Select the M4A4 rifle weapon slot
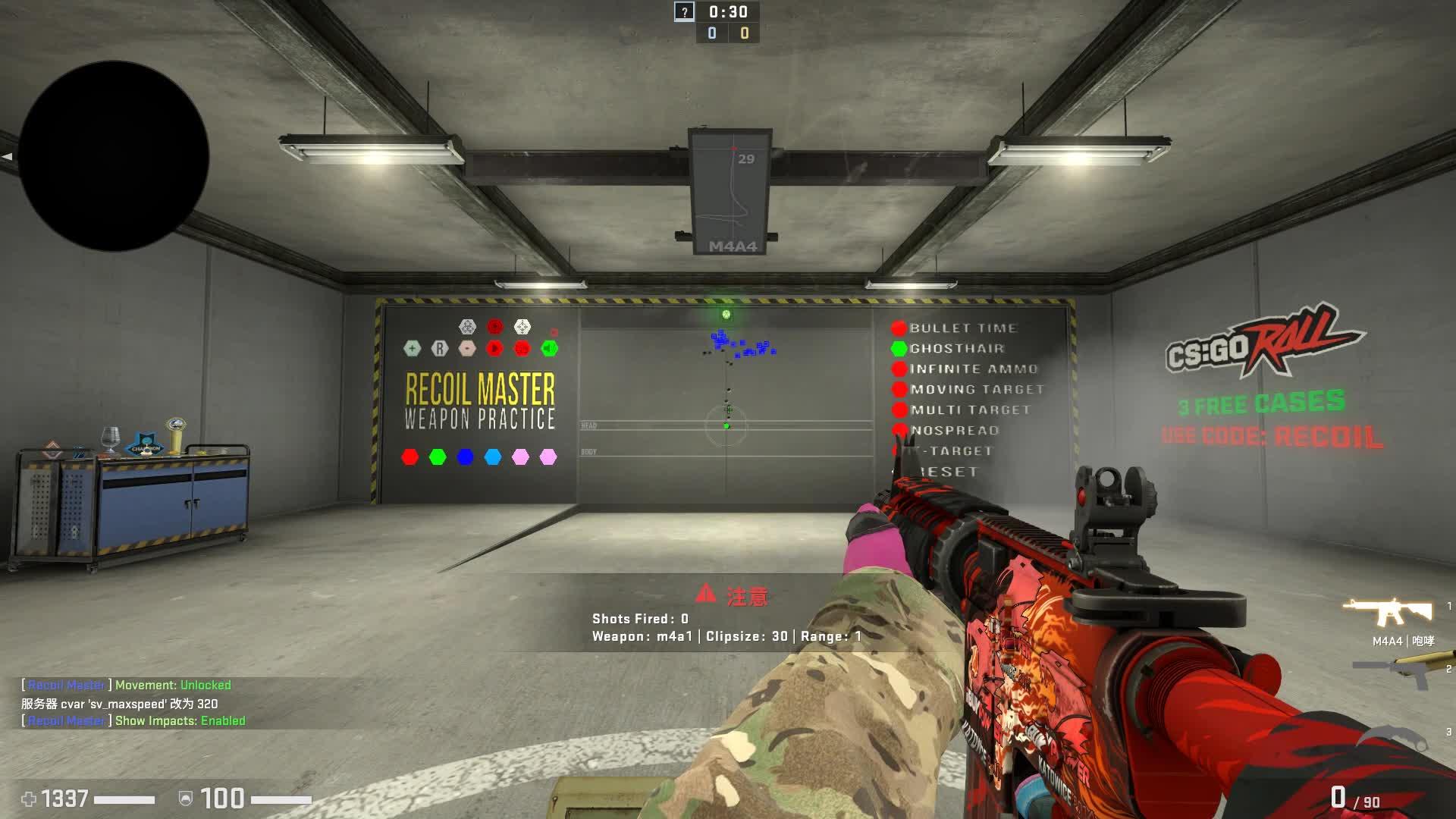 (x=1388, y=613)
